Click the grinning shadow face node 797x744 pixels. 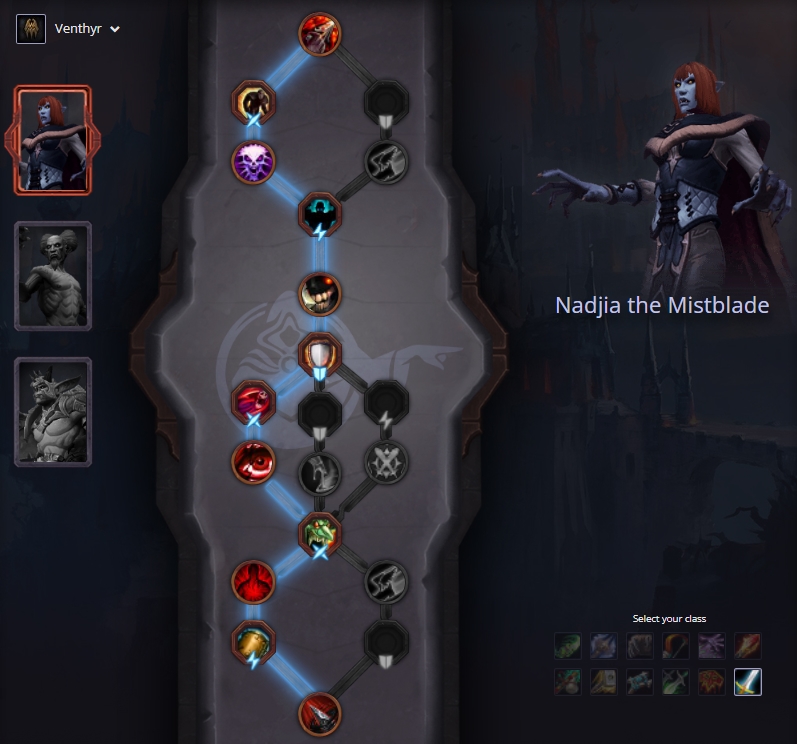click(320, 295)
